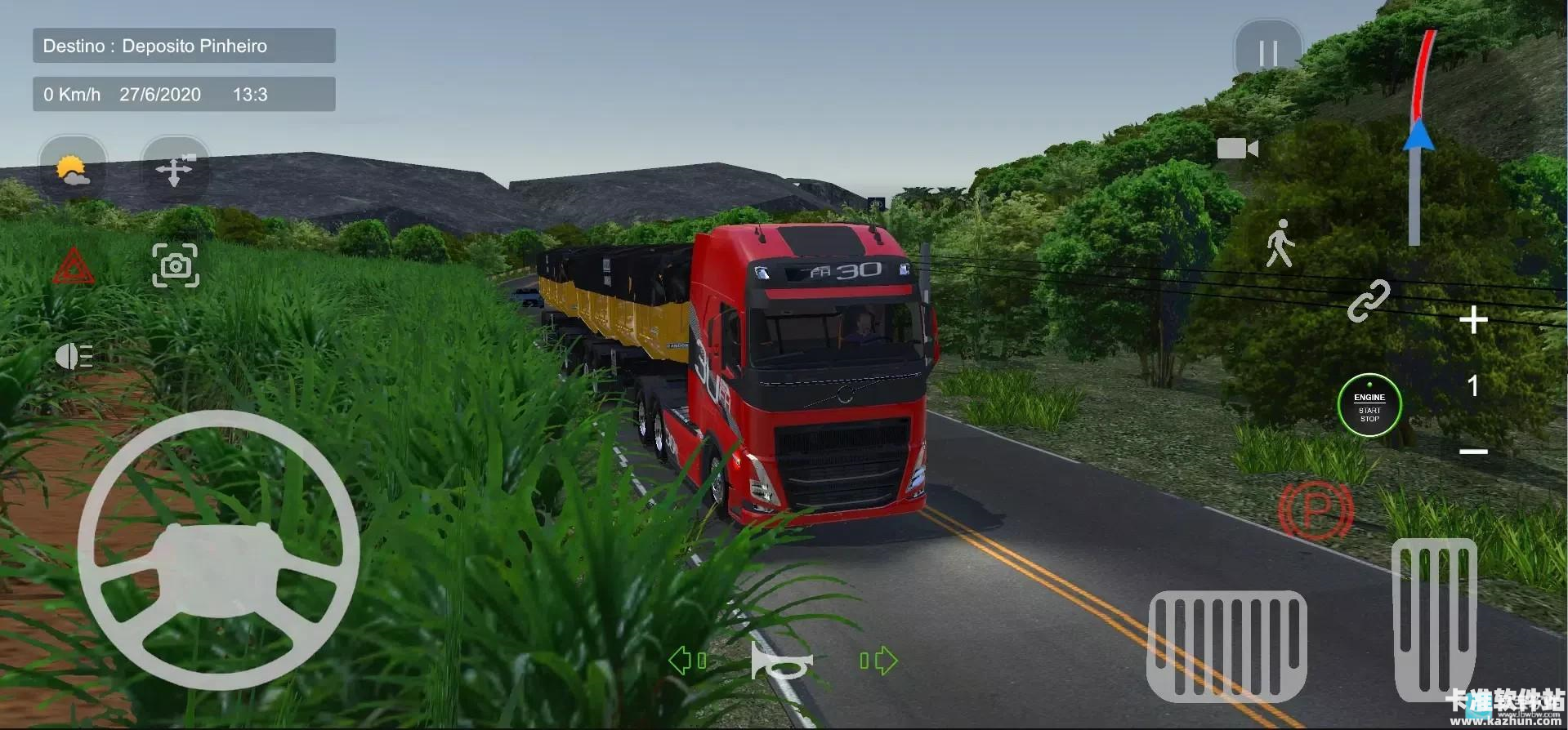Tap the route navigation icon
Viewport: 1568px width, 730px height.
(x=176, y=169)
